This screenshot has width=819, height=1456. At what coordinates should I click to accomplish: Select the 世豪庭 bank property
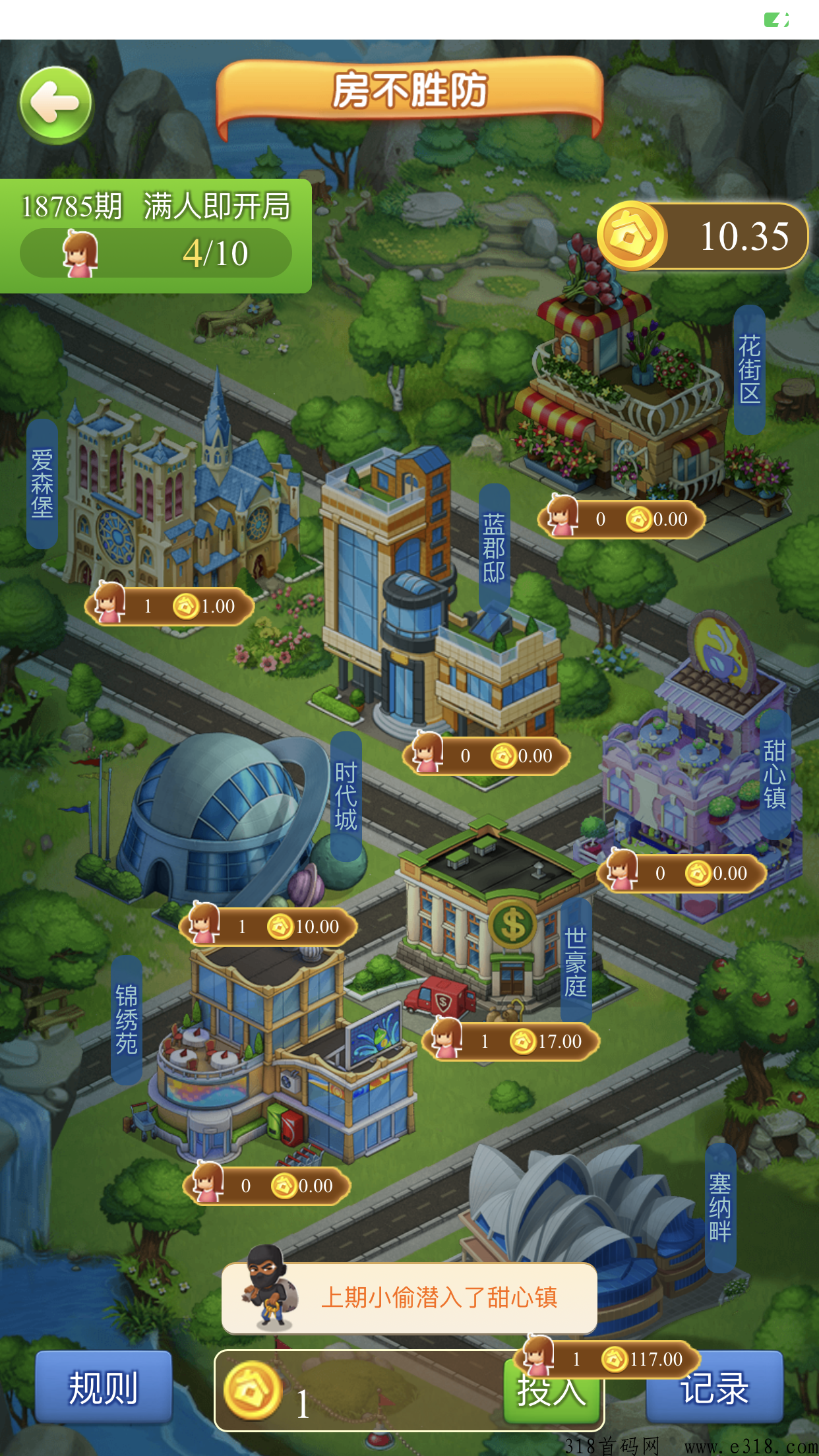coord(495,923)
